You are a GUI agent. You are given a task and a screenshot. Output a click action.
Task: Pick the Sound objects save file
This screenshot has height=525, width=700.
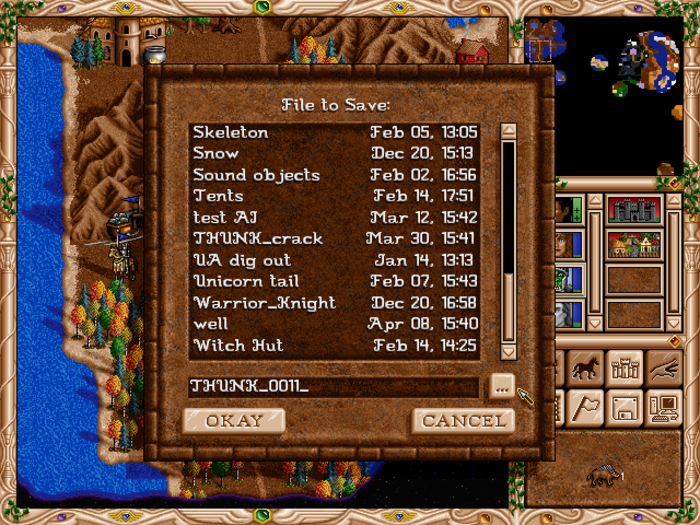[334, 175]
